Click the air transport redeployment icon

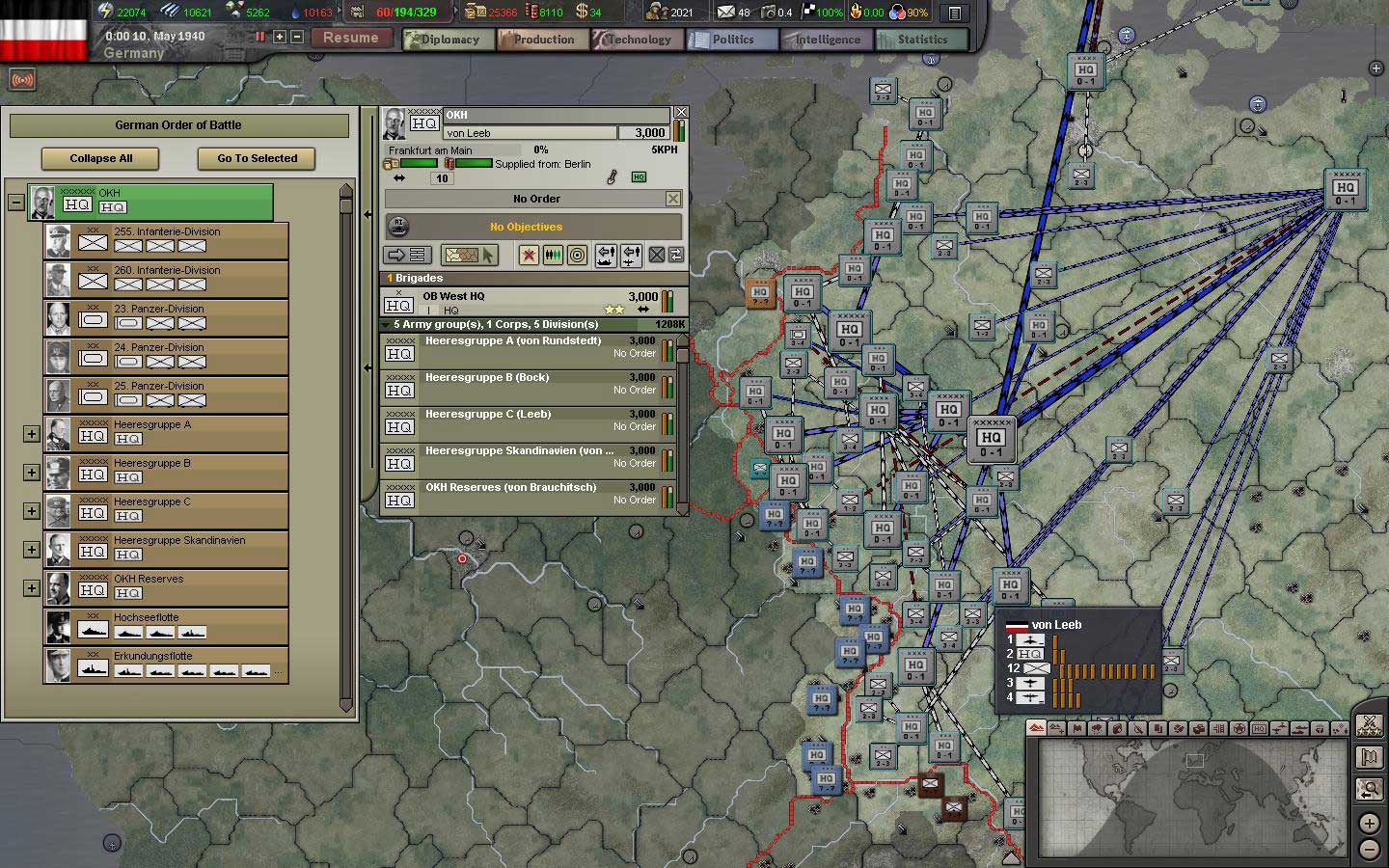pos(632,255)
